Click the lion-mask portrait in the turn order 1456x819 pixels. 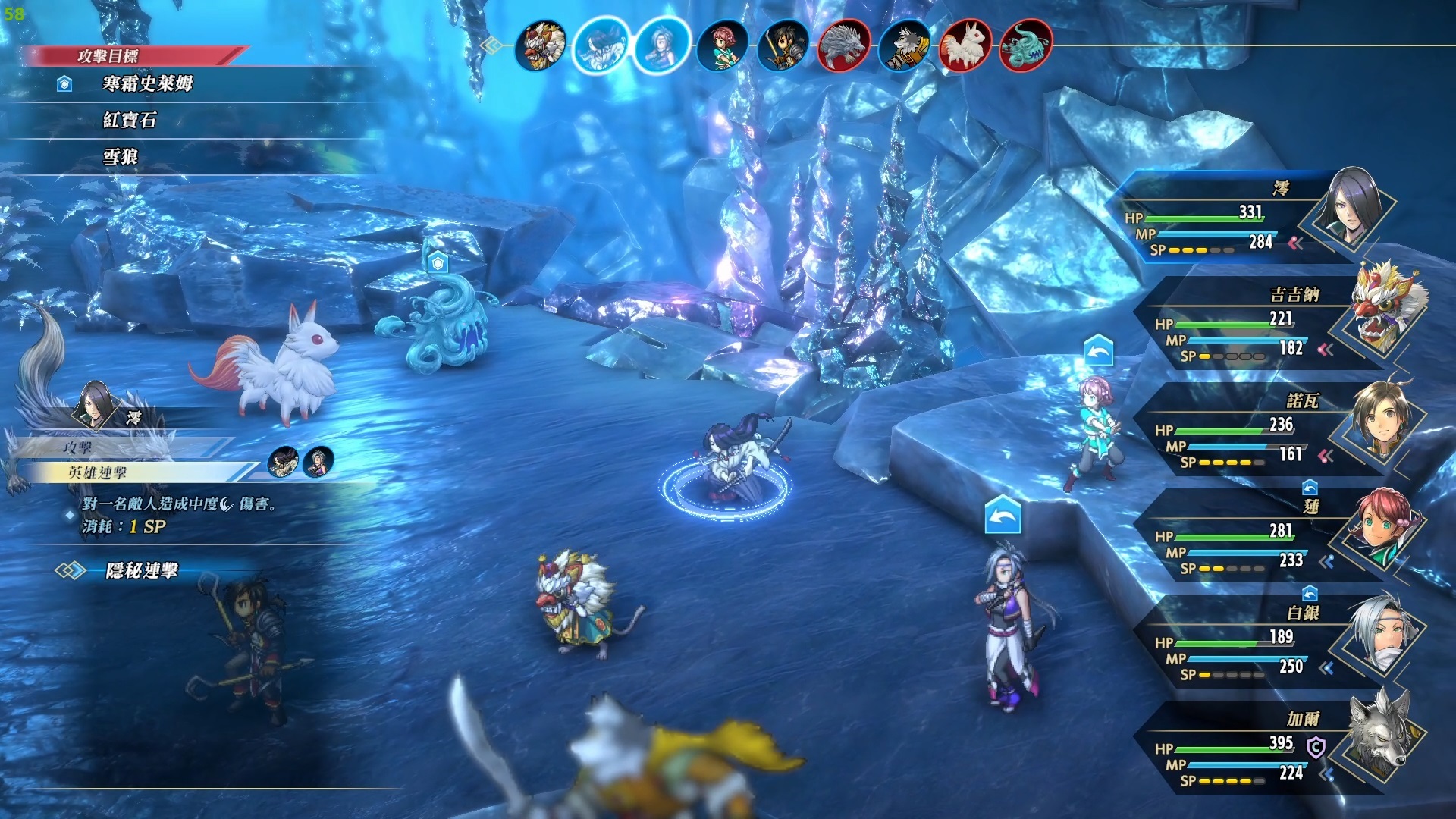click(541, 45)
